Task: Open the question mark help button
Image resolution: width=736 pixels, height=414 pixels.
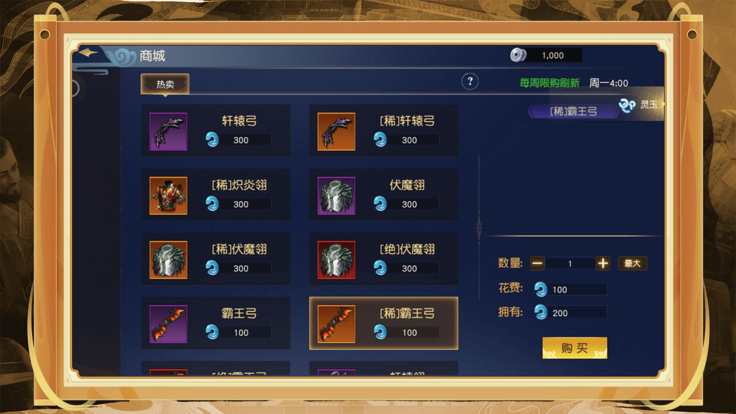Action: pyautogui.click(x=470, y=82)
